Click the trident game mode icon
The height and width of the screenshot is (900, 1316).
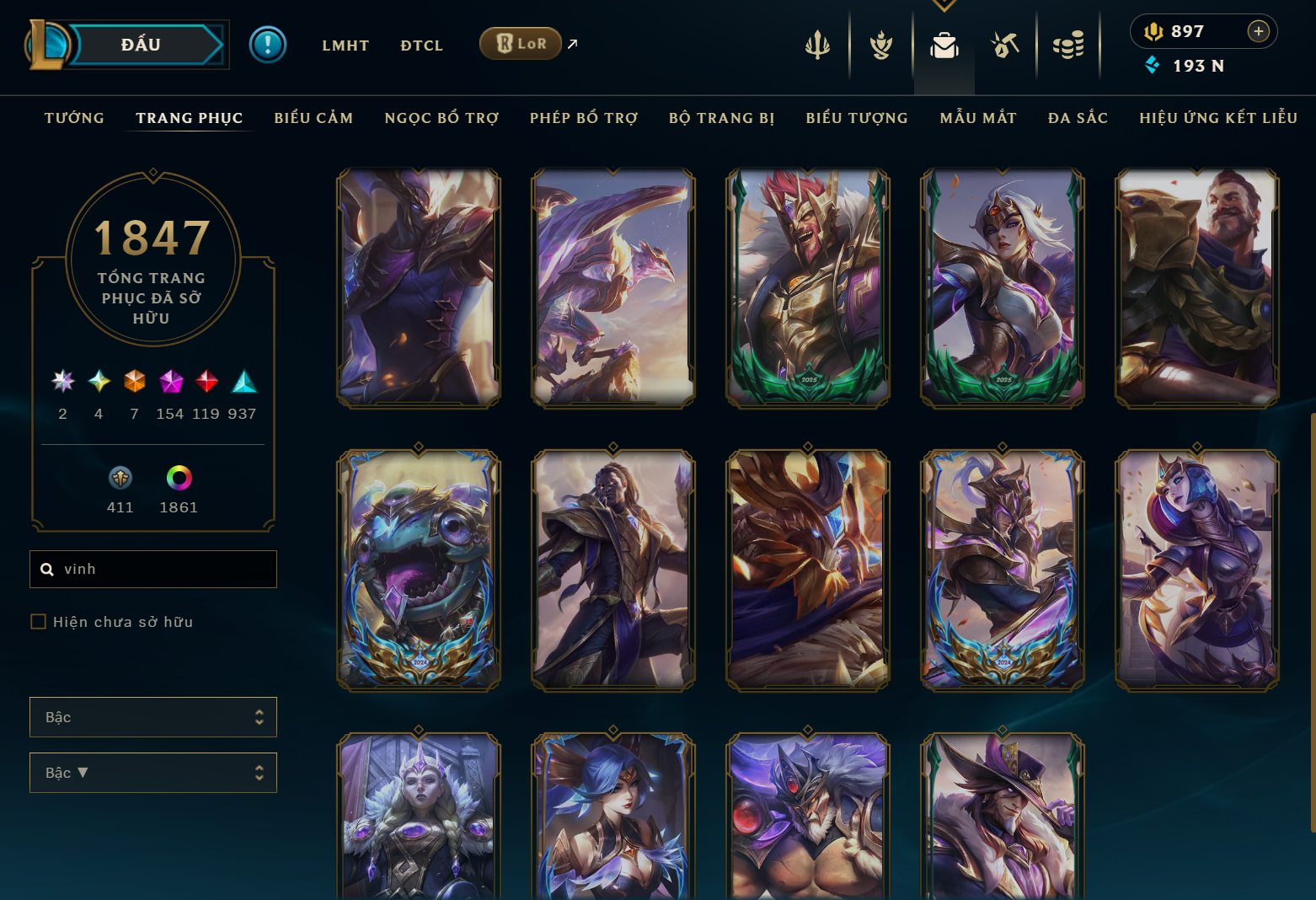818,46
